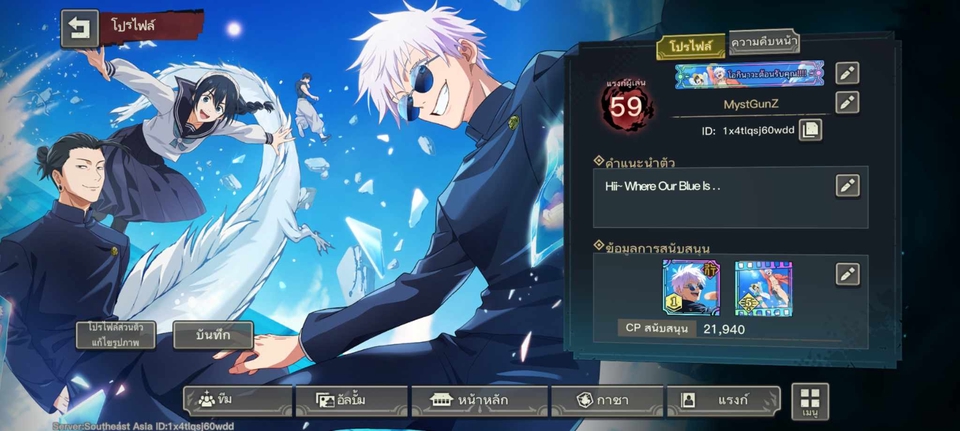This screenshot has width=960, height=431.
Task: Go to หน้าหลัก home screen
Action: pyautogui.click(x=479, y=400)
